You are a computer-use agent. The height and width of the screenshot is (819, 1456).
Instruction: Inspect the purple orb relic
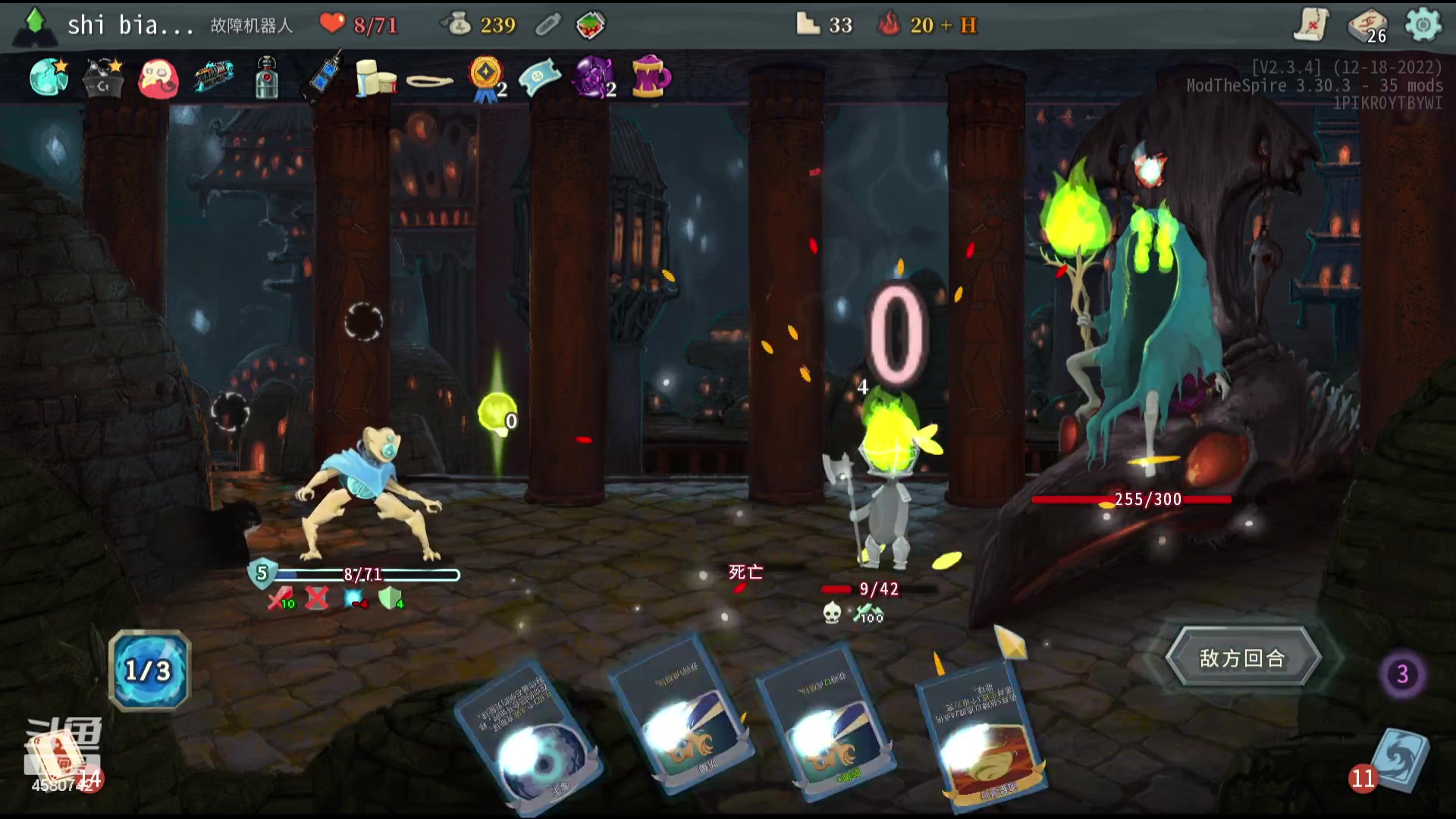(594, 77)
